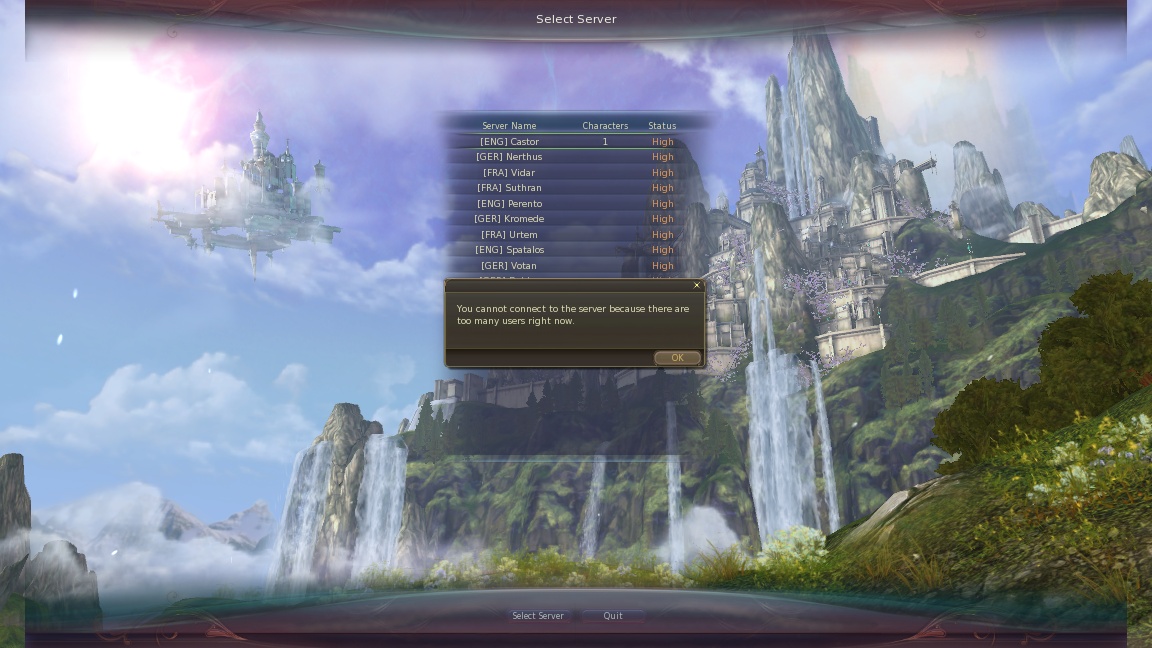The height and width of the screenshot is (648, 1152).
Task: Close the error popup with the X
Action: click(697, 286)
